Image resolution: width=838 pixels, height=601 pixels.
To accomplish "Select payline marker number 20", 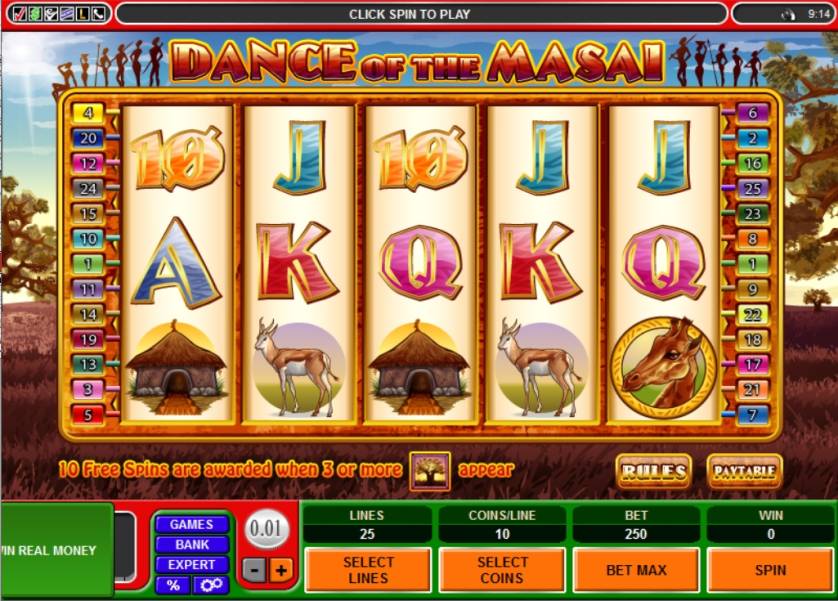I will pos(88,138).
